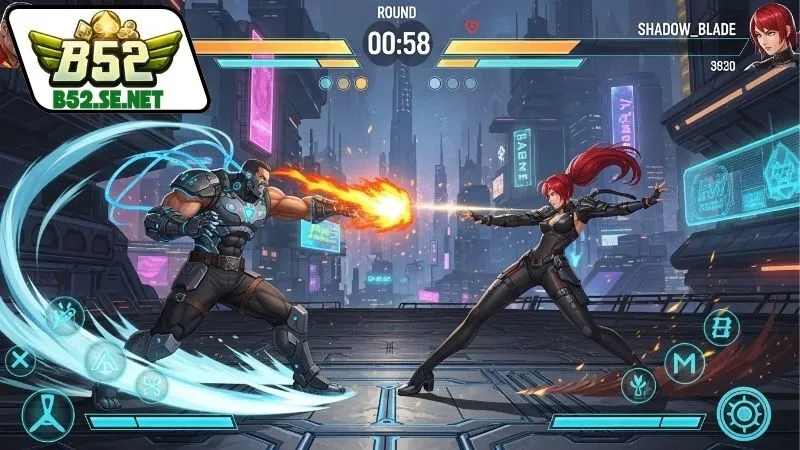Activate the B-shaped rune skill button
The image size is (800, 450).
(721, 327)
